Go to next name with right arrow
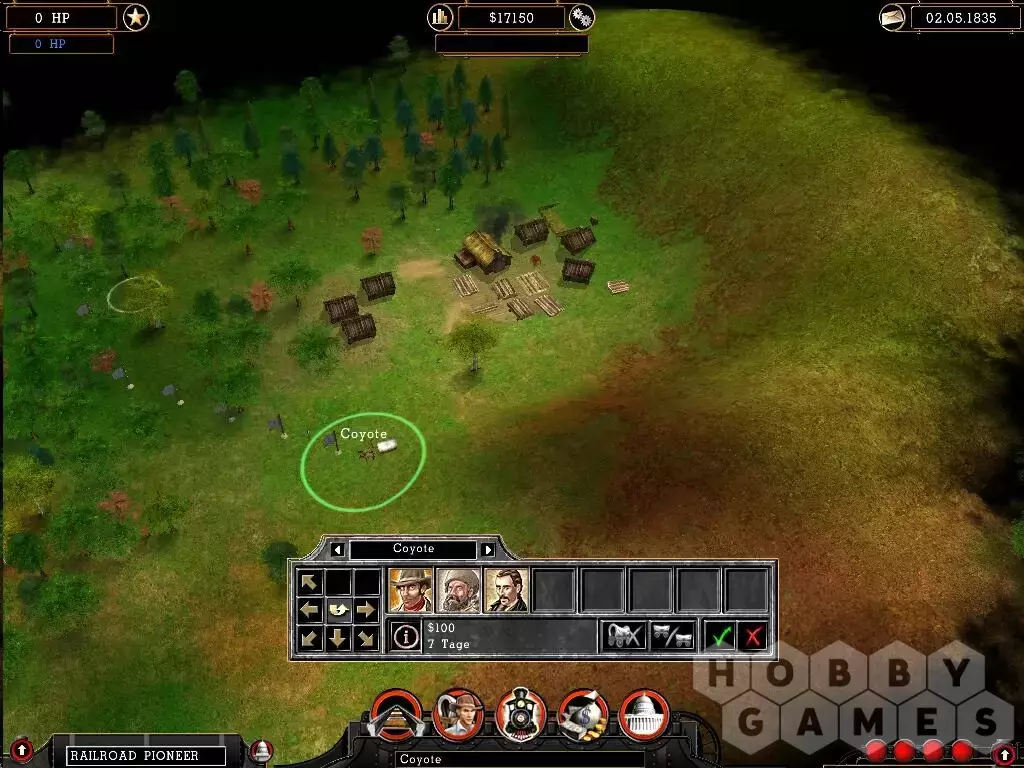 (488, 549)
